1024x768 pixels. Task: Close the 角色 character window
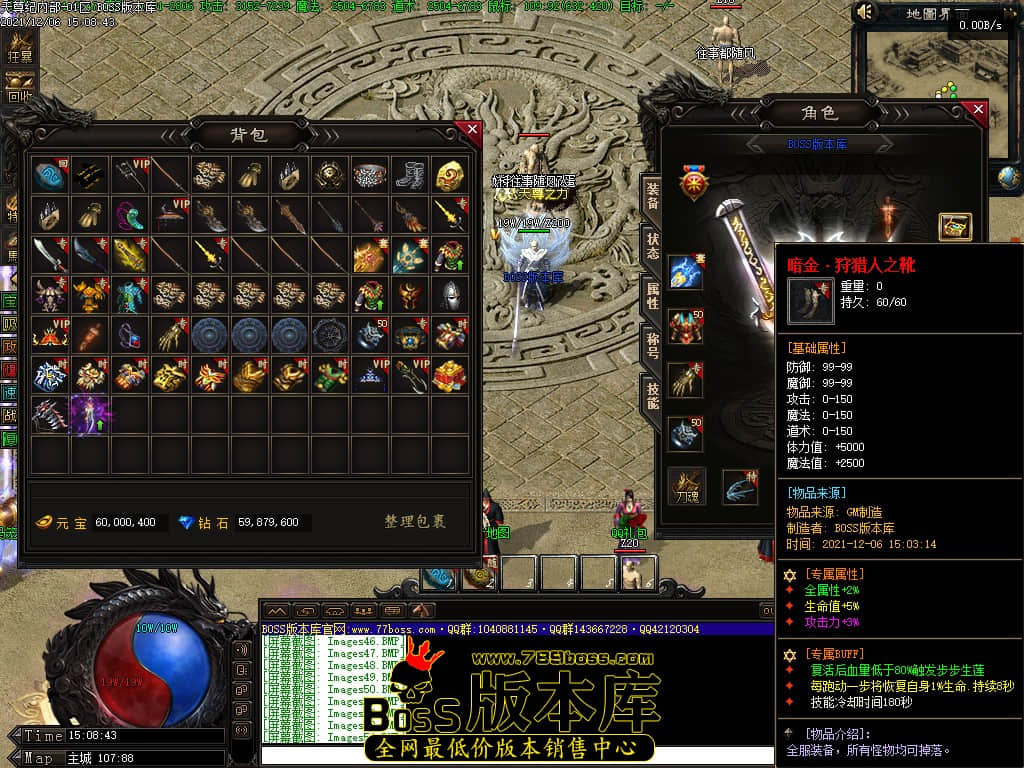click(x=978, y=110)
